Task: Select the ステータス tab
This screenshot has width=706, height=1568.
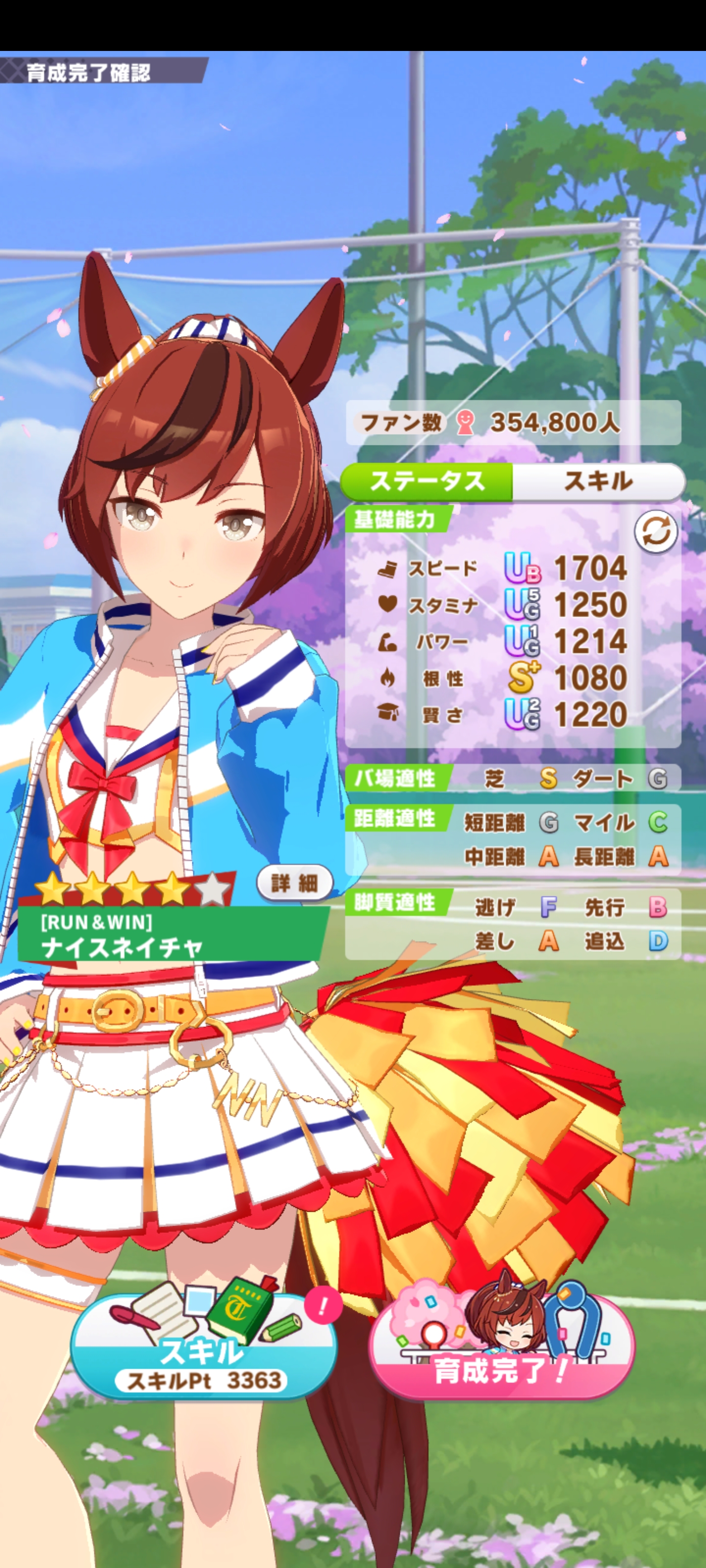Action: coord(427,482)
